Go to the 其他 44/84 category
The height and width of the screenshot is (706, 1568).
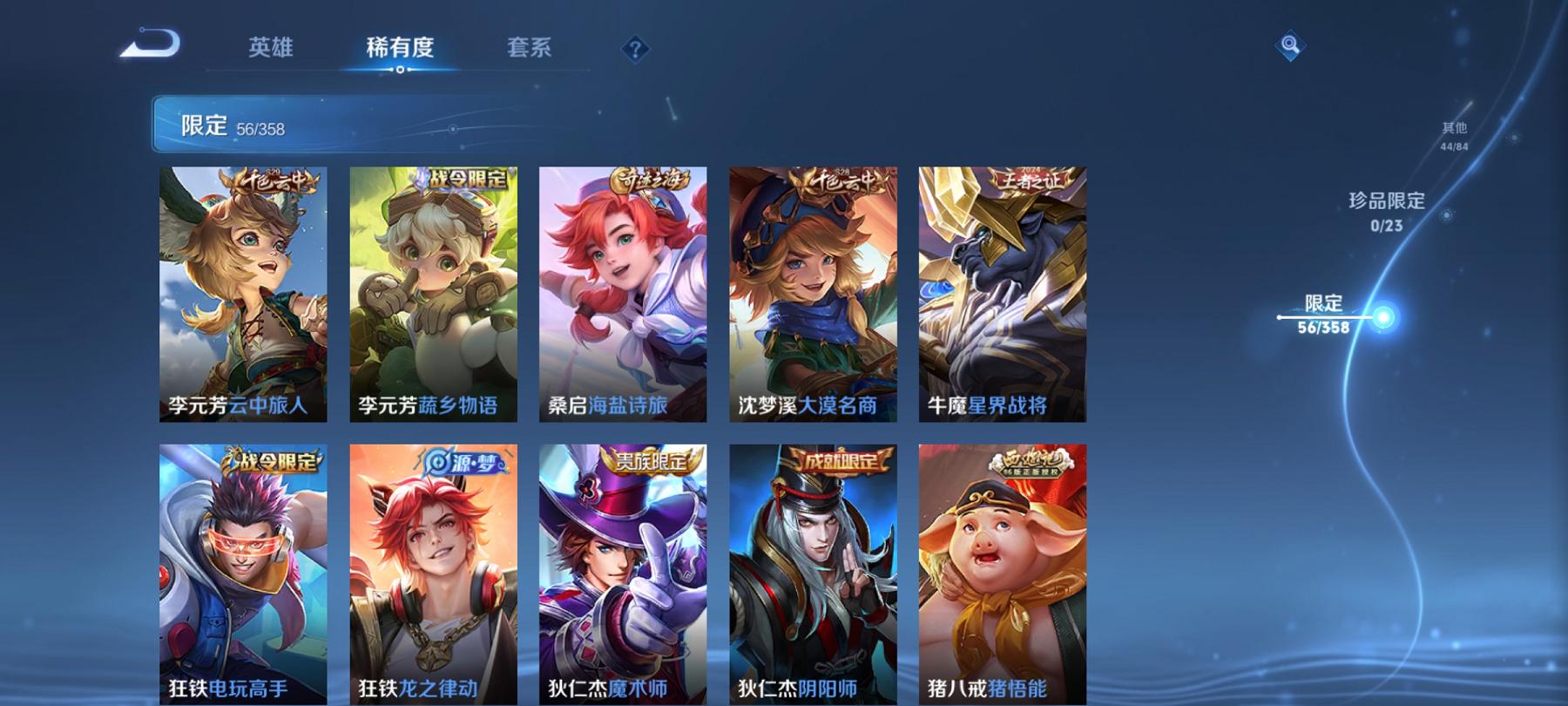tap(1454, 135)
